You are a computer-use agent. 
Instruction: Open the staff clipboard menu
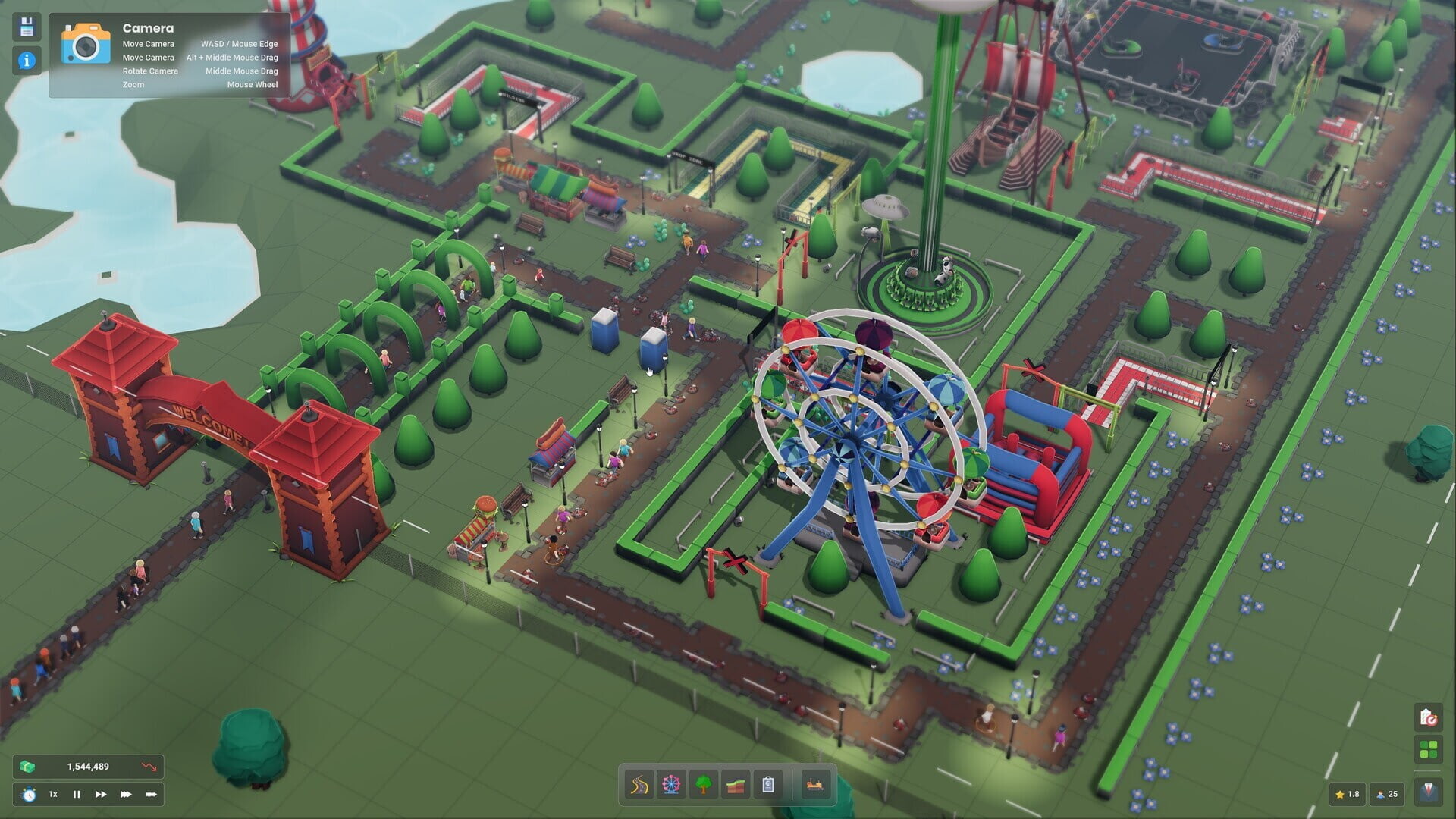(768, 784)
